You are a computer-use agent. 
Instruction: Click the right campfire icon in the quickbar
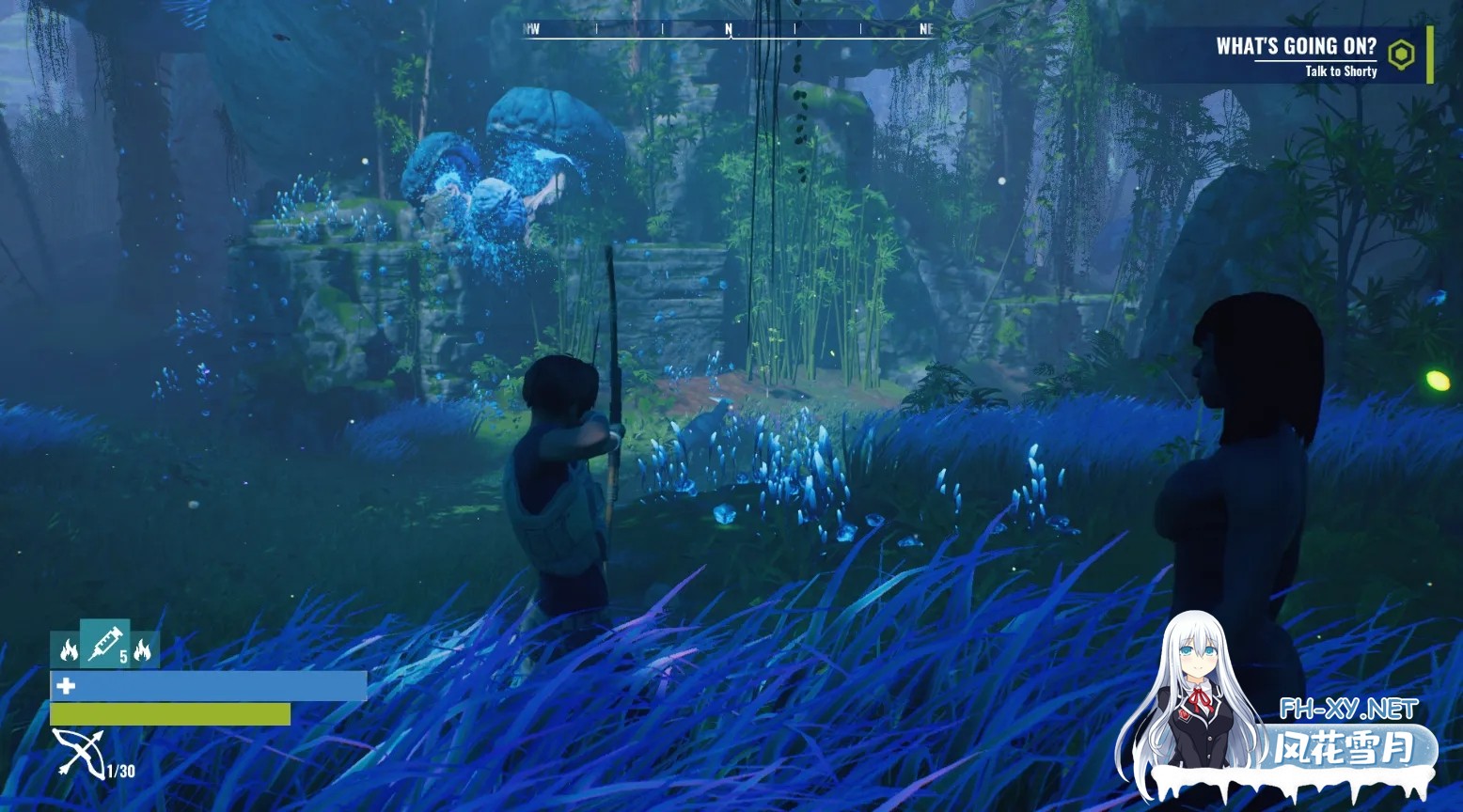coord(143,648)
